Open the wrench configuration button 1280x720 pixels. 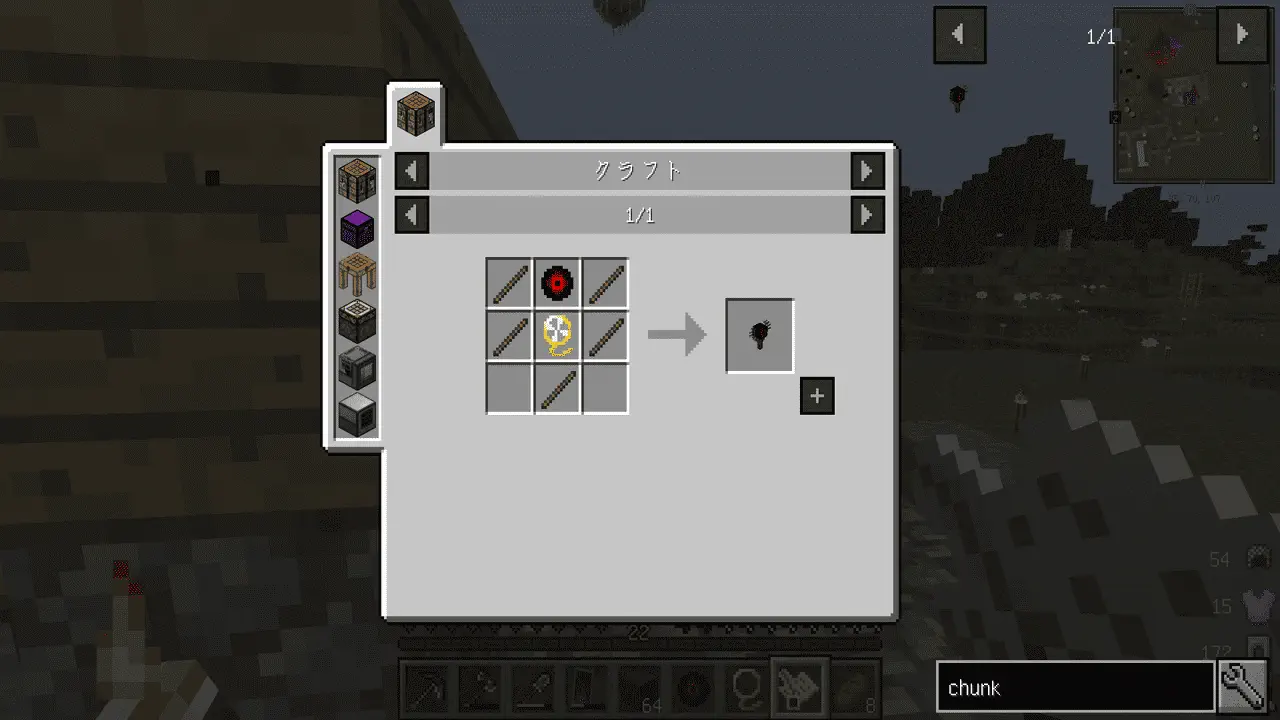[x=1244, y=687]
